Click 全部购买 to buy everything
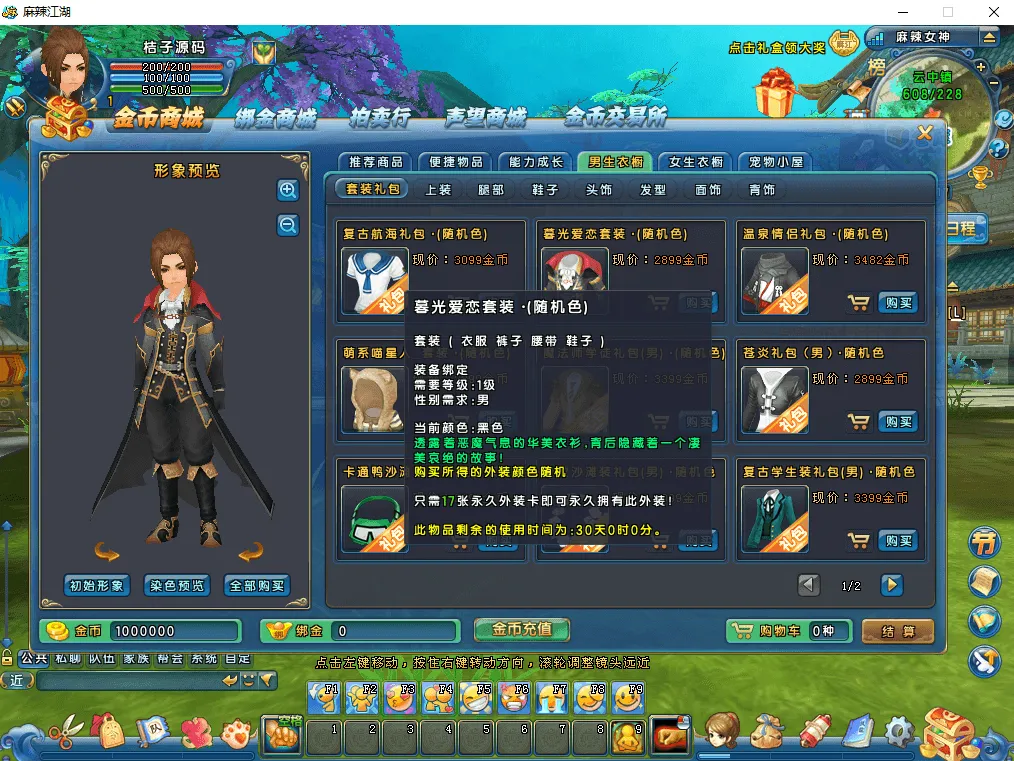 coord(257,586)
